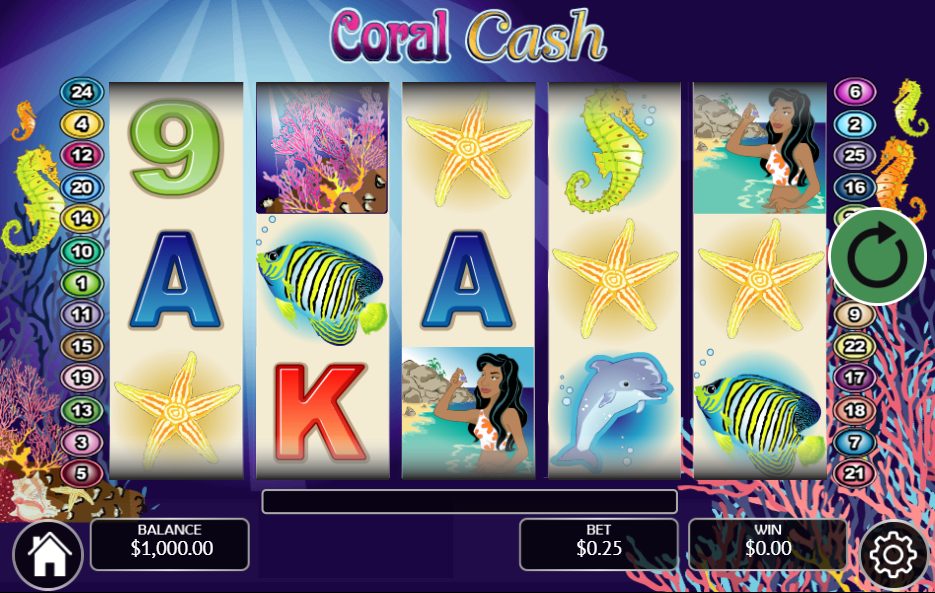Select payline number 18
935x593 pixels.
pyautogui.click(x=854, y=410)
